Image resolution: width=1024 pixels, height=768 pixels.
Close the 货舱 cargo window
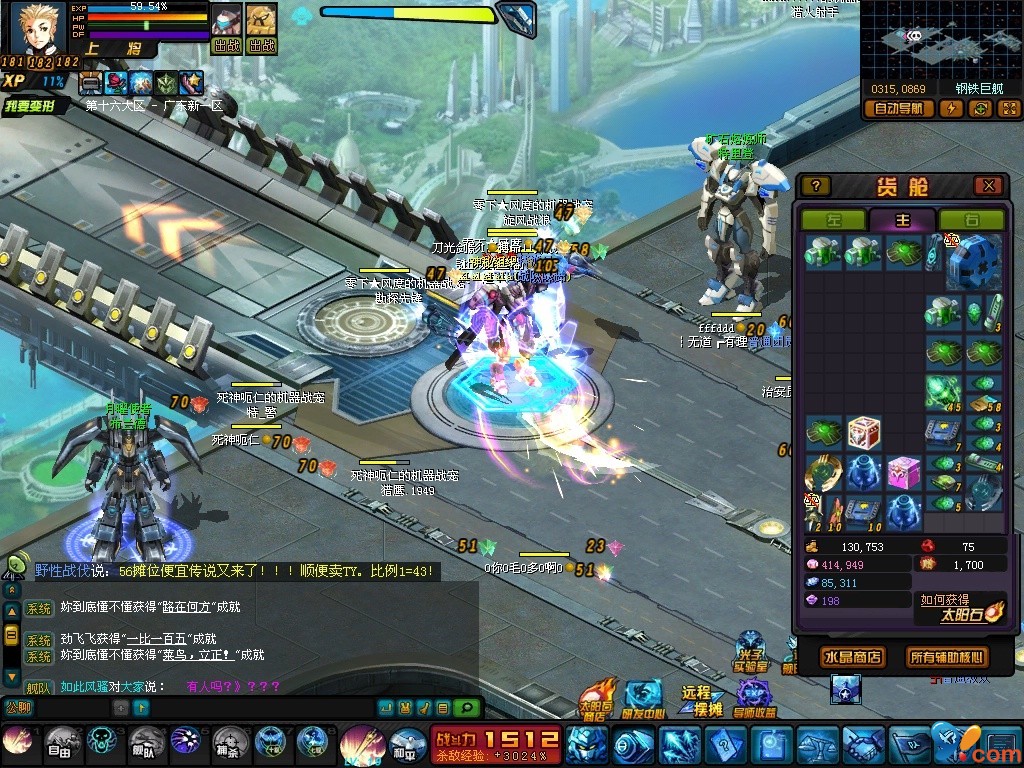tap(988, 186)
